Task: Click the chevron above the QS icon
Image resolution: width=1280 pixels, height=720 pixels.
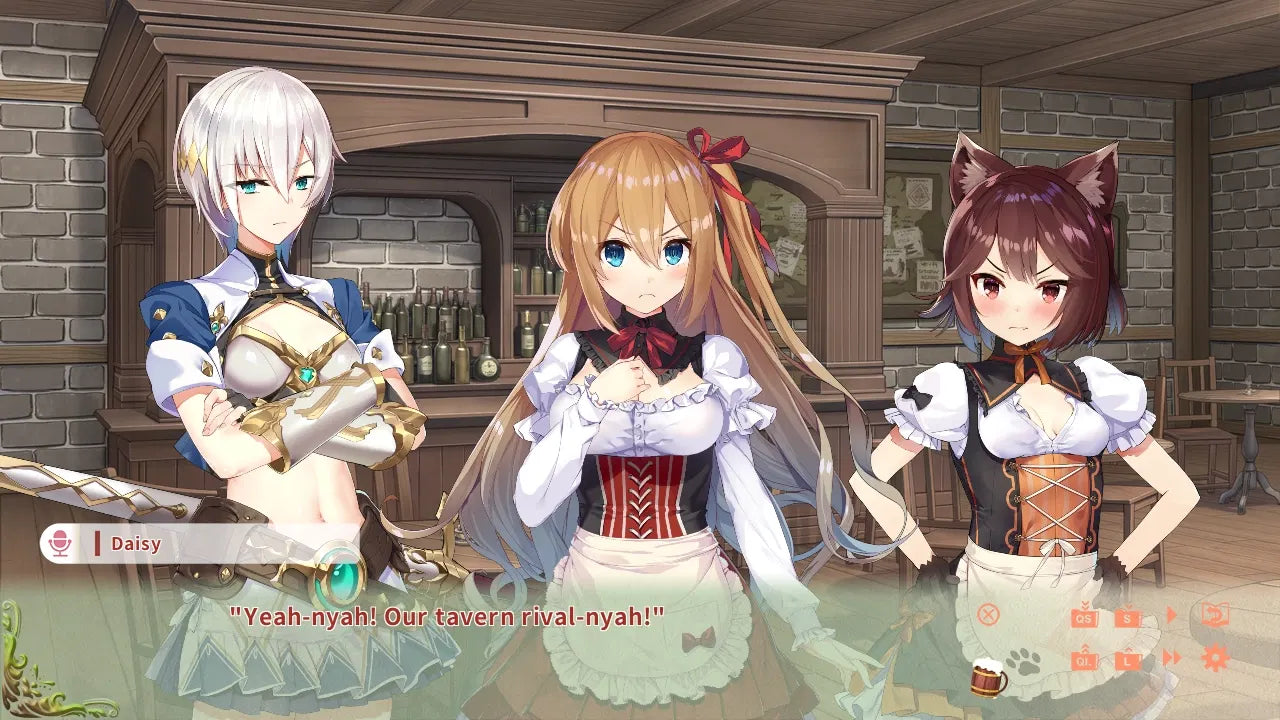Action: click(1083, 605)
